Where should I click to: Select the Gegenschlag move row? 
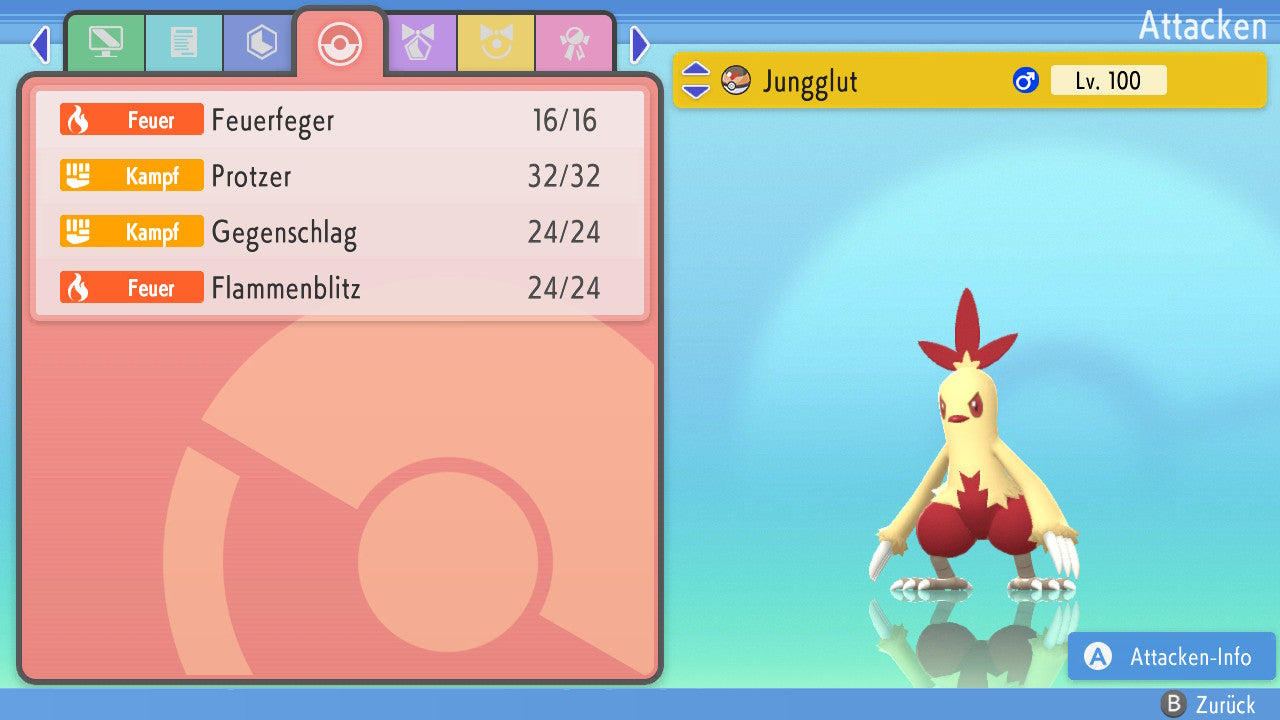340,233
